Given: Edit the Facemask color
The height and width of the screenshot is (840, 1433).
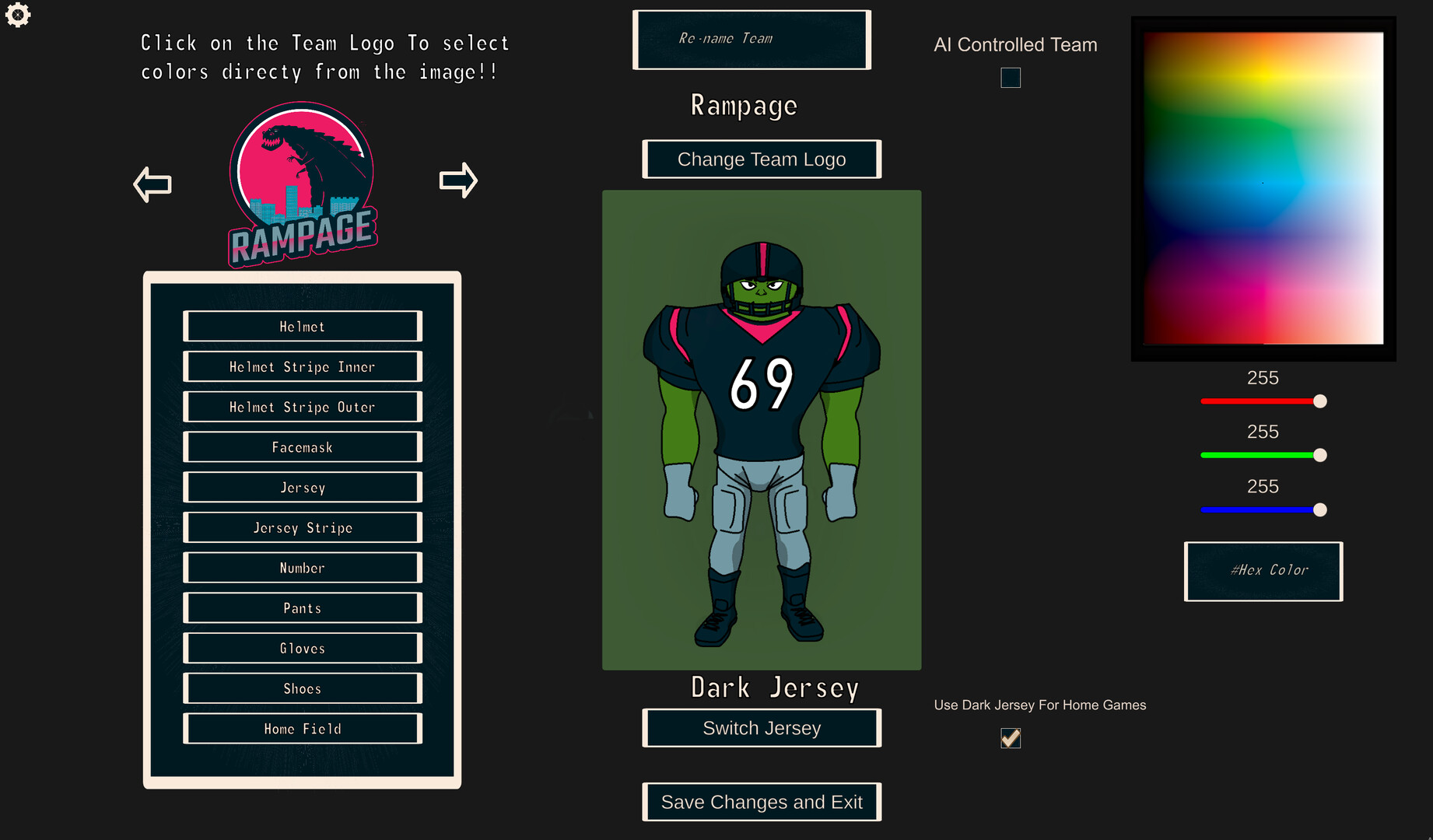Looking at the screenshot, I should 302,446.
